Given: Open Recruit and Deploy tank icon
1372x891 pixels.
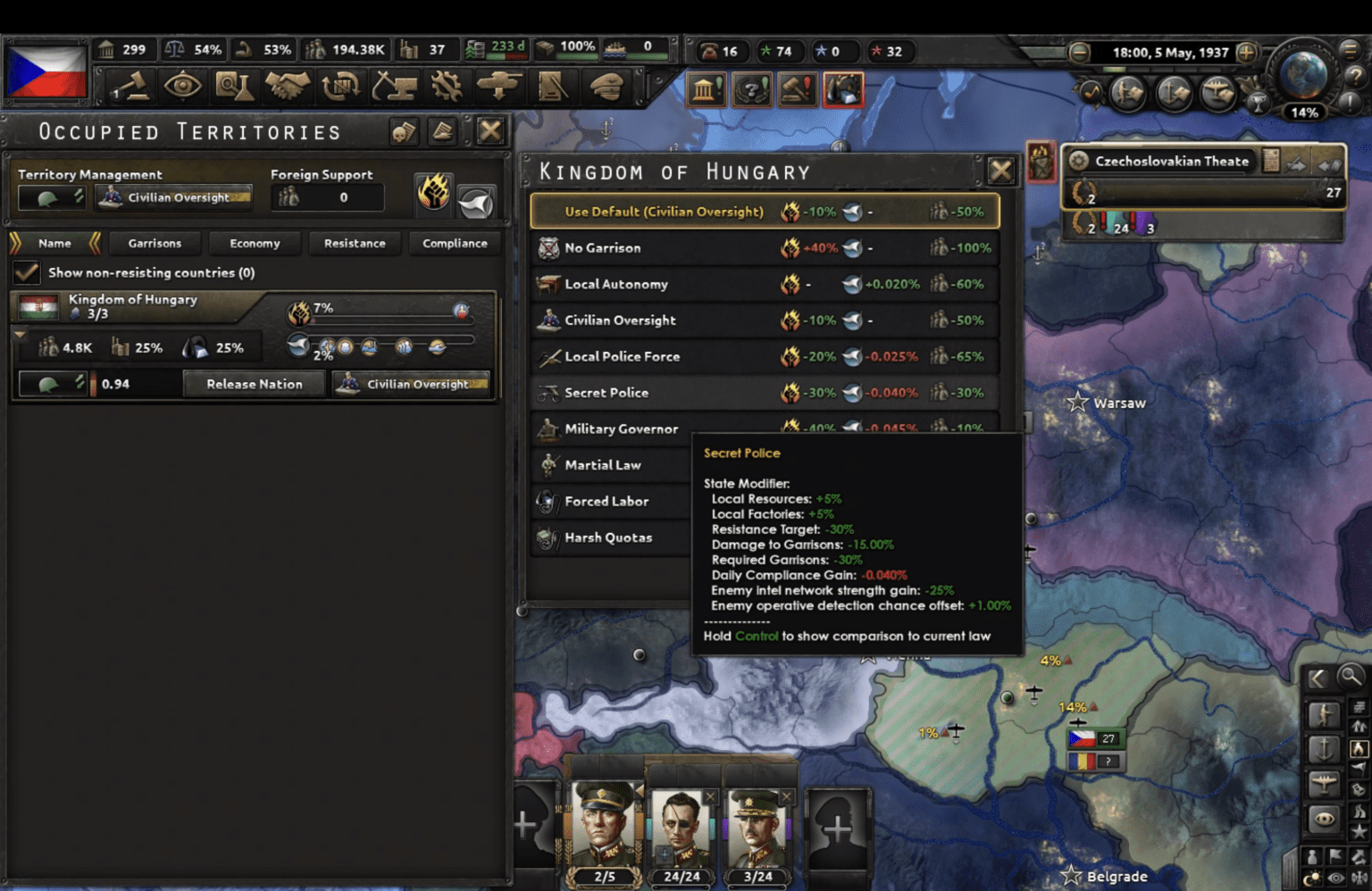Looking at the screenshot, I should point(498,87).
